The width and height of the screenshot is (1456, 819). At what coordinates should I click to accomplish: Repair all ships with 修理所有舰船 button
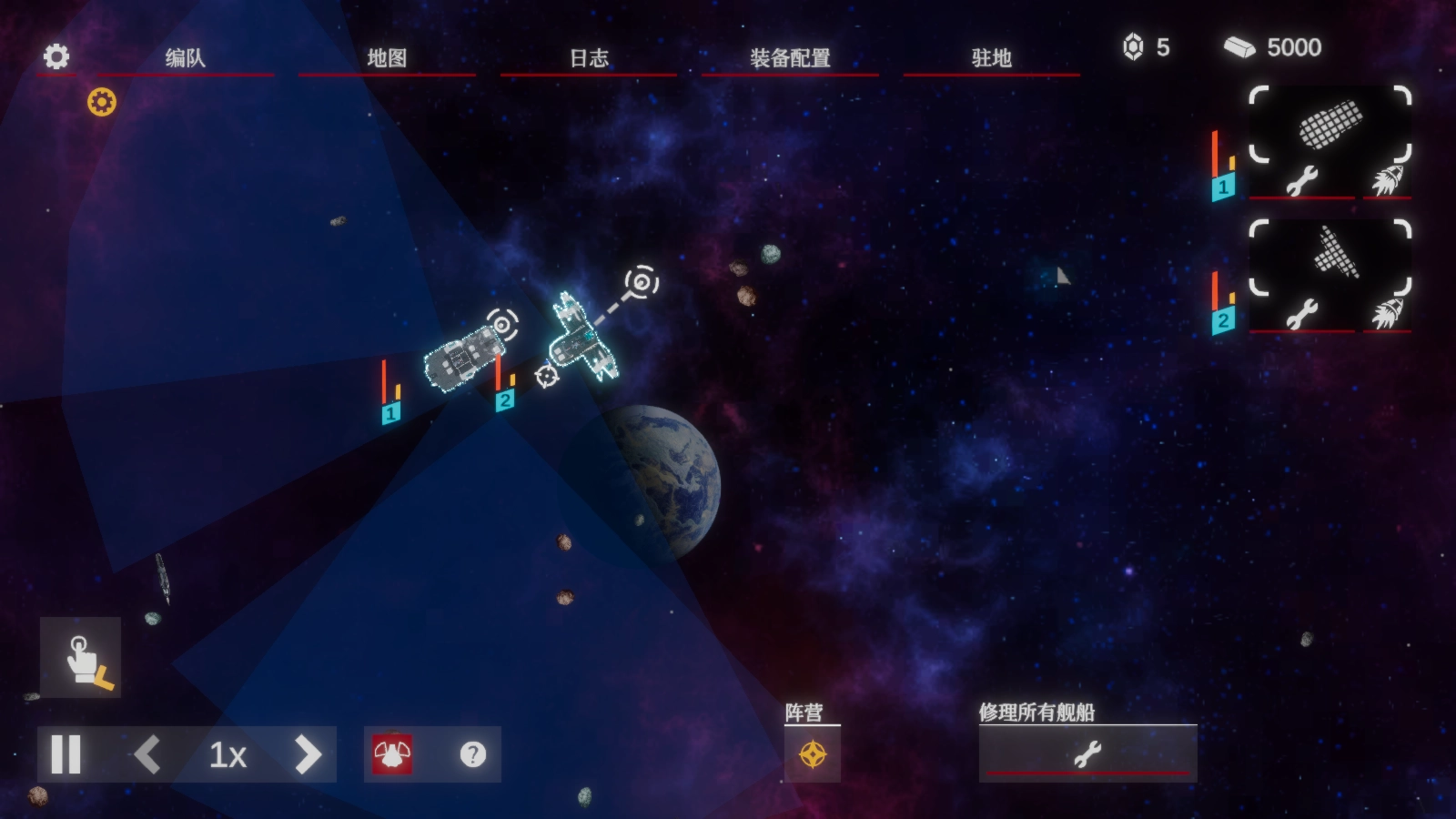(x=1087, y=753)
